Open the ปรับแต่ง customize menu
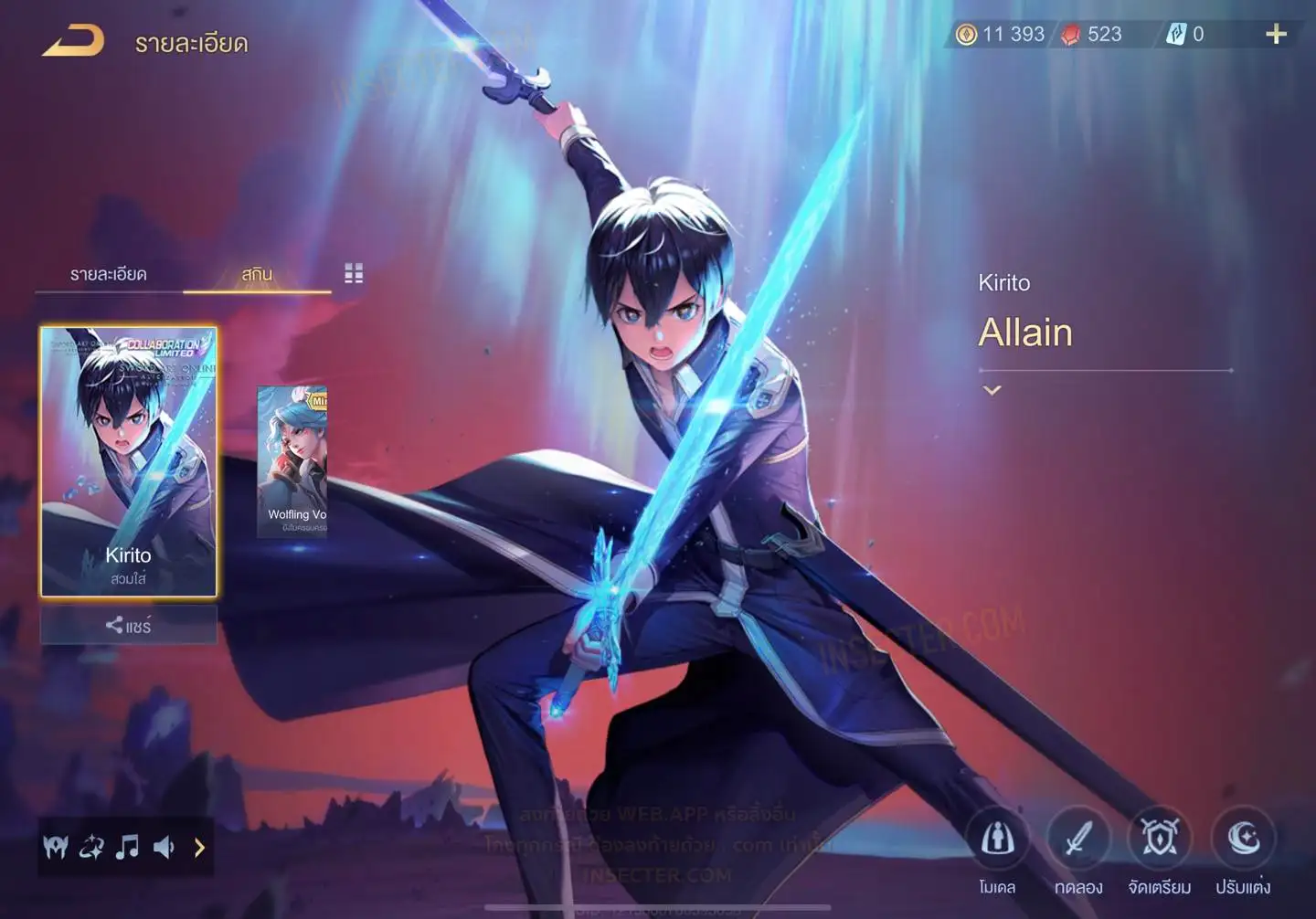The height and width of the screenshot is (919, 1316). pos(1243,840)
